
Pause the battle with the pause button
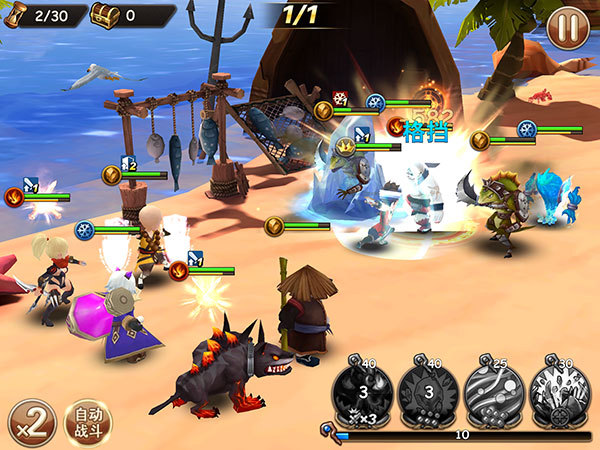(x=567, y=27)
